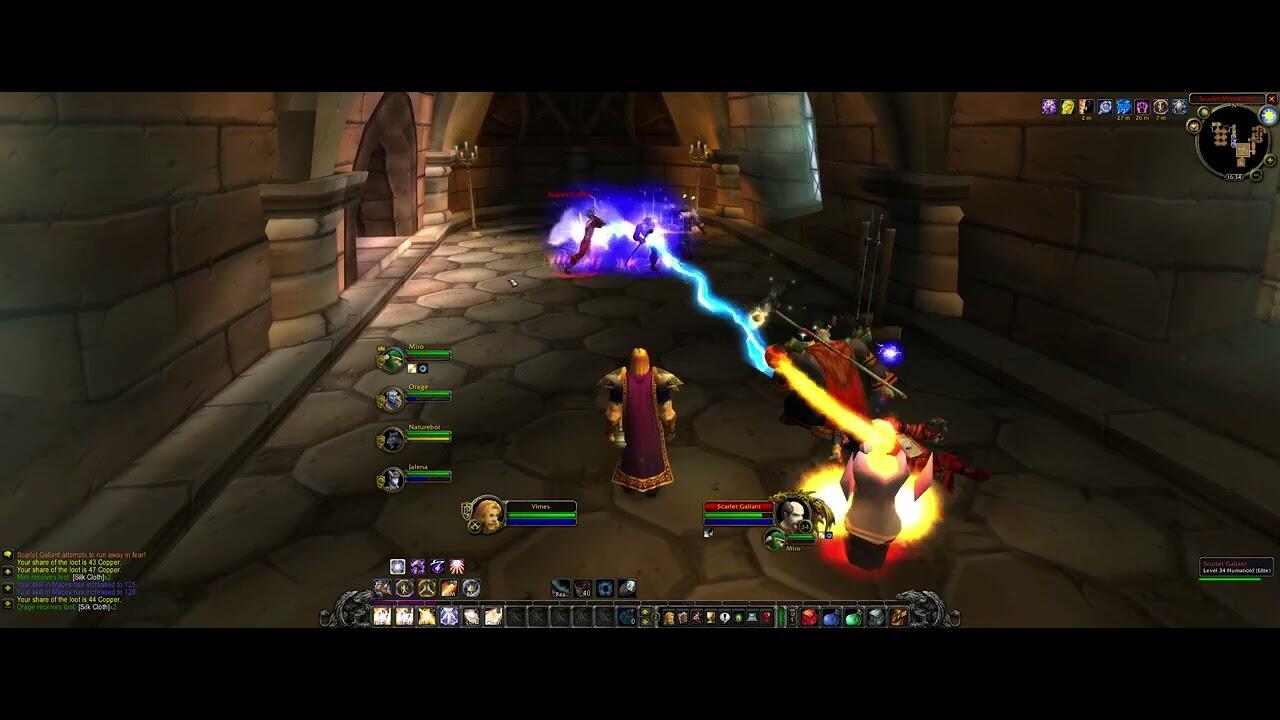Open the blue bag slot
Image resolution: width=1280 pixels, height=720 pixels.
(x=831, y=617)
